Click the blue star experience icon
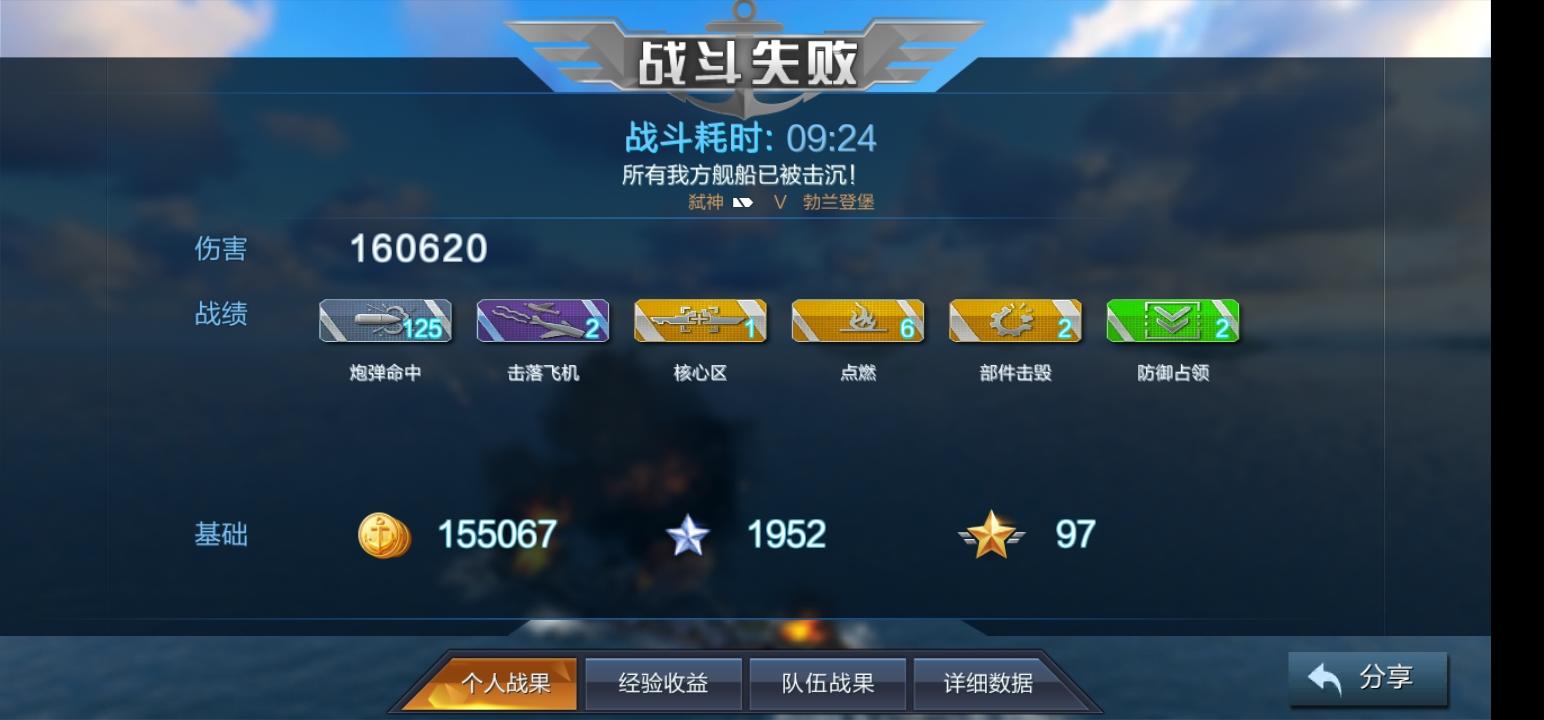Image resolution: width=1544 pixels, height=720 pixels. (x=687, y=535)
